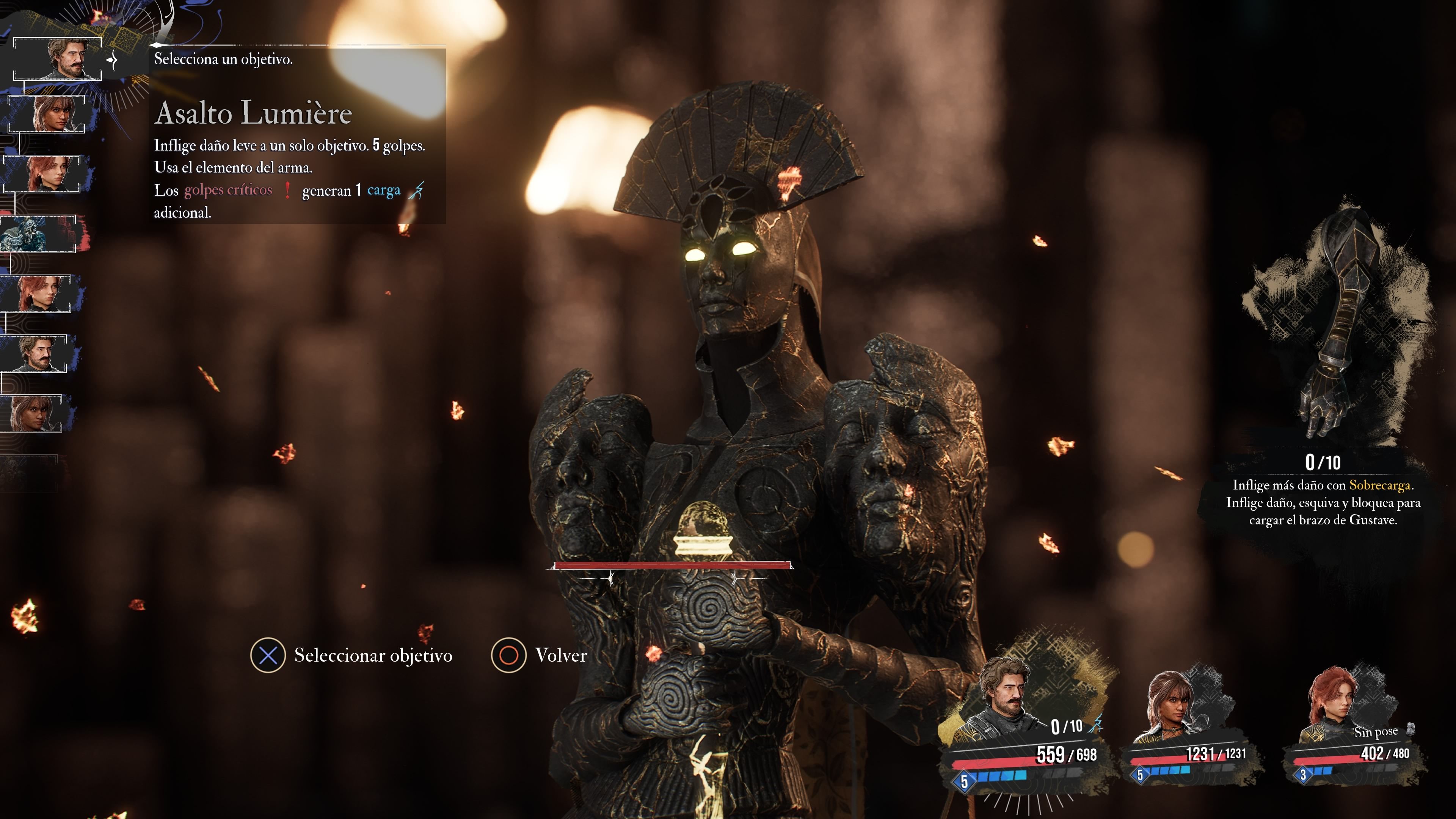1456x819 pixels.
Task: Select Gustave's party portrait with 559/698 HP
Action: [x=1003, y=701]
